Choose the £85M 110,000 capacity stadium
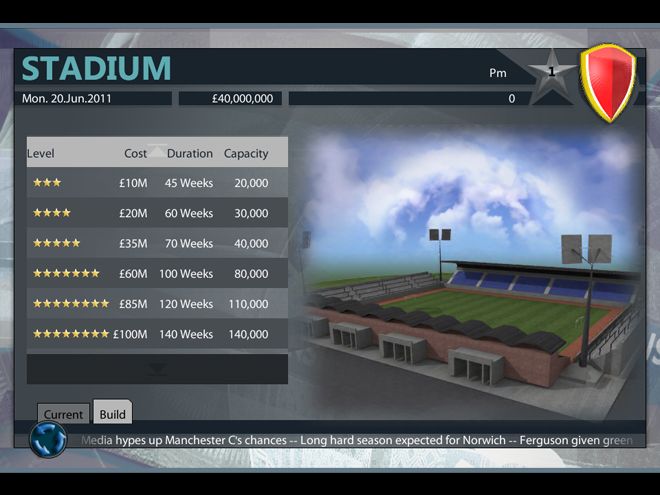This screenshot has width=660, height=495. click(157, 303)
